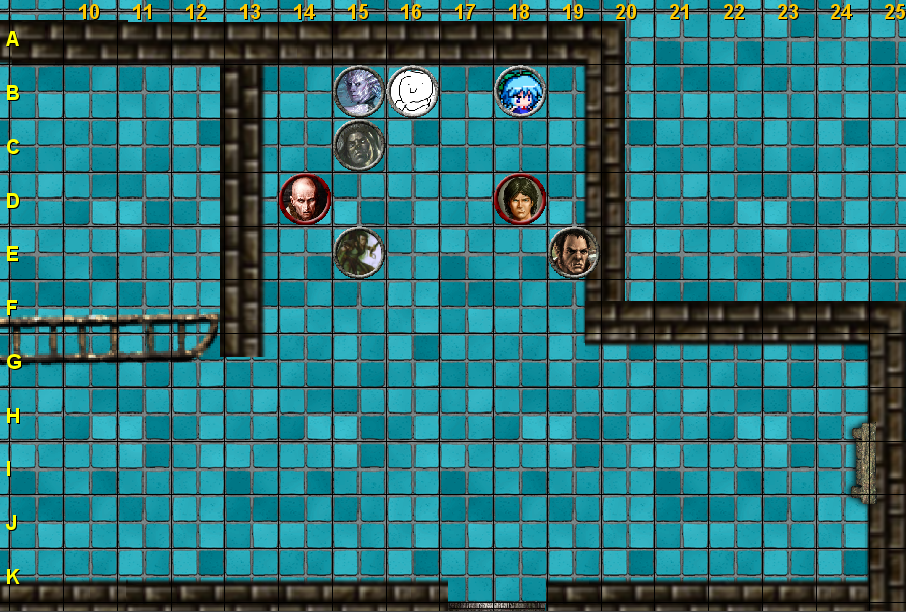Pick the pale icy-skinned creature token

tap(359, 92)
